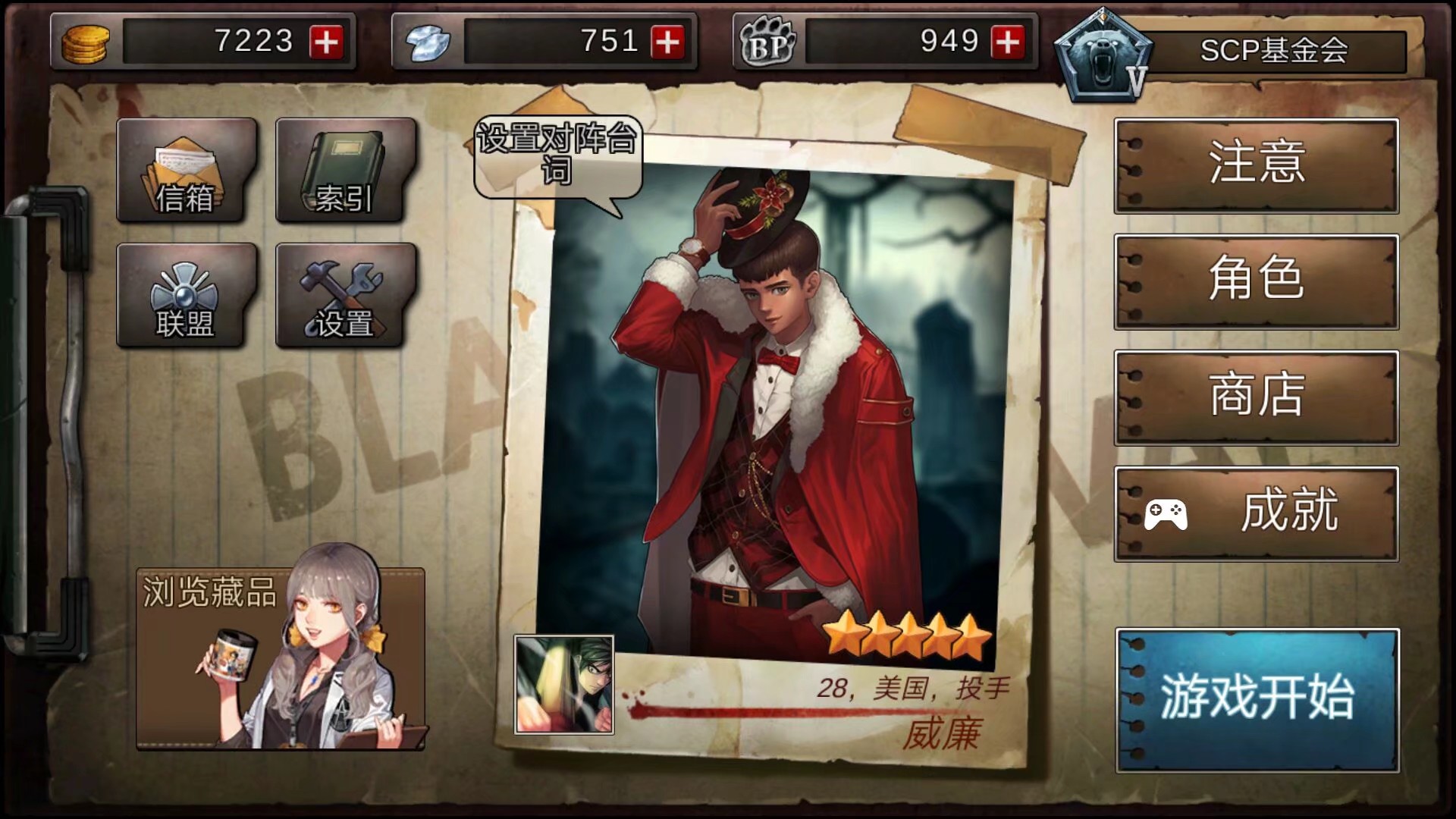Screen dimensions: 1456x819
Task: Click the gems currency icon
Action: 428,42
